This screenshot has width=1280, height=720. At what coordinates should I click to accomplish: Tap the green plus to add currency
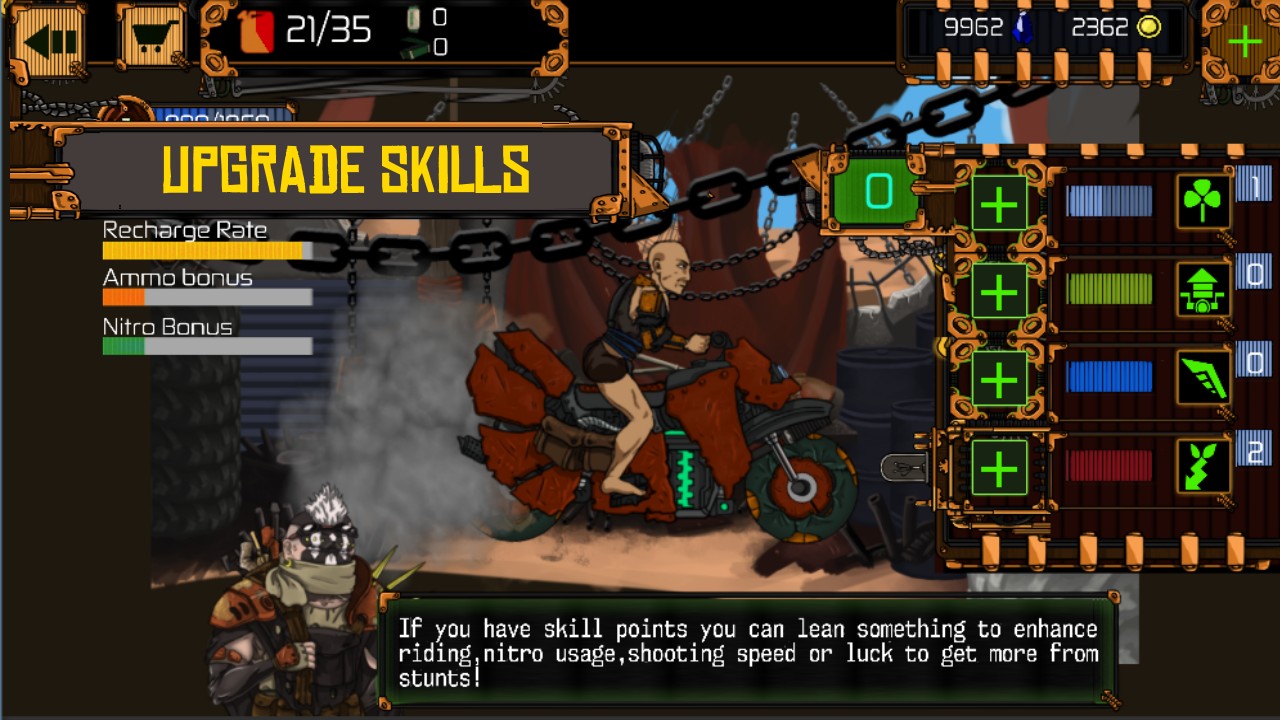[x=1244, y=43]
